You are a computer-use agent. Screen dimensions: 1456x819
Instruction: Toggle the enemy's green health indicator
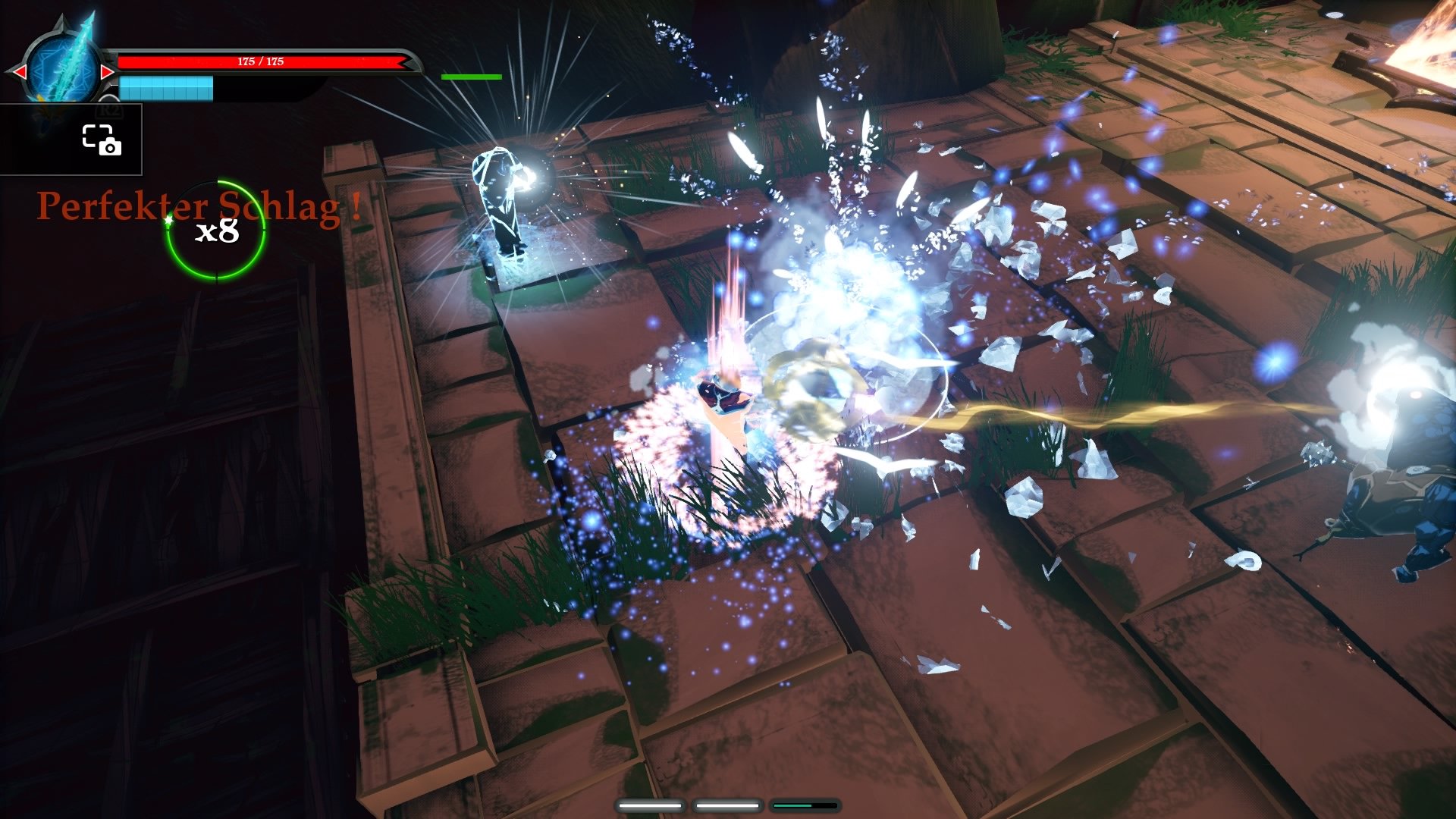470,77
